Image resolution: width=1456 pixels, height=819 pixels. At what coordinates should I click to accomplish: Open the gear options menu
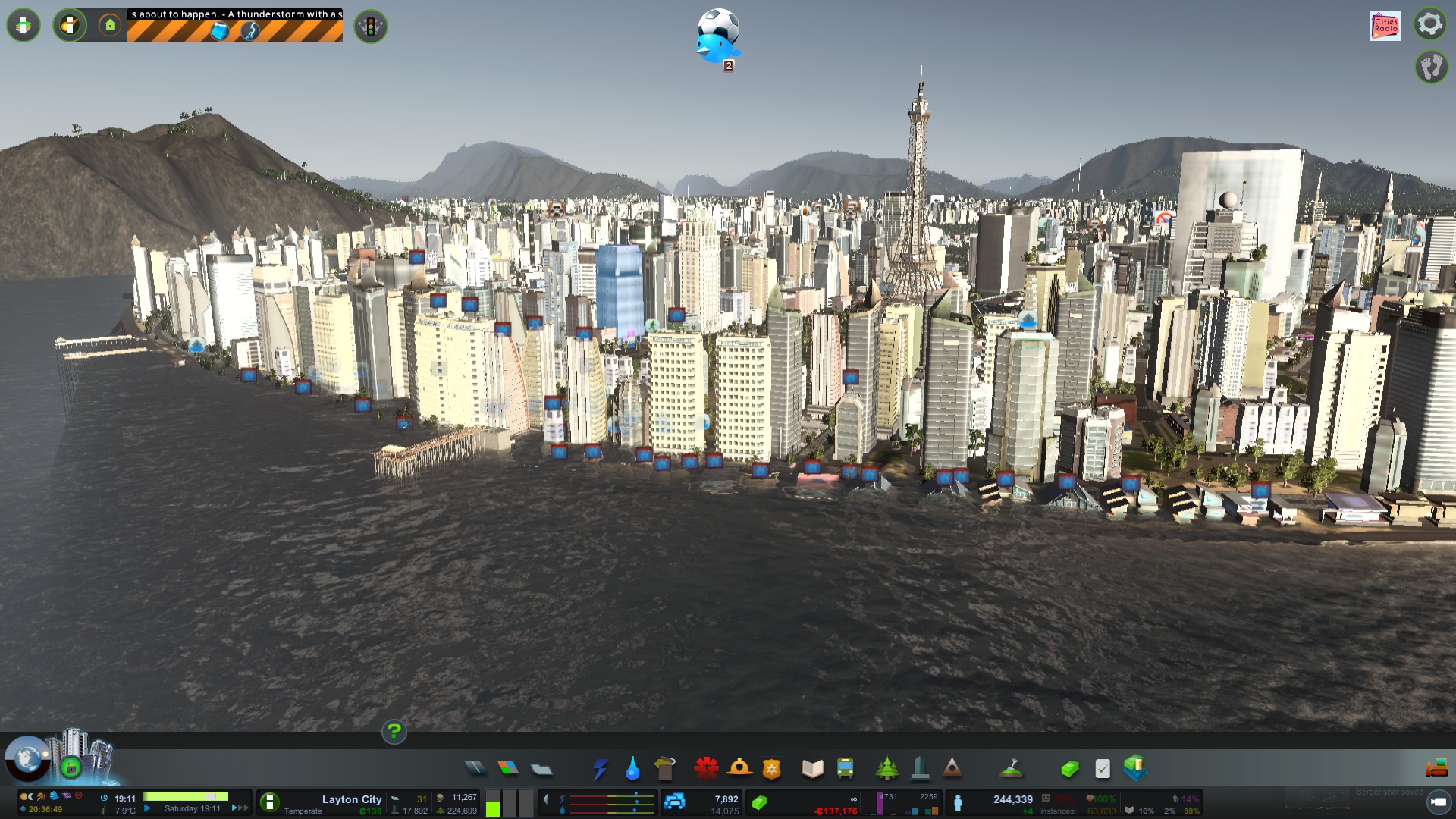pyautogui.click(x=1430, y=24)
